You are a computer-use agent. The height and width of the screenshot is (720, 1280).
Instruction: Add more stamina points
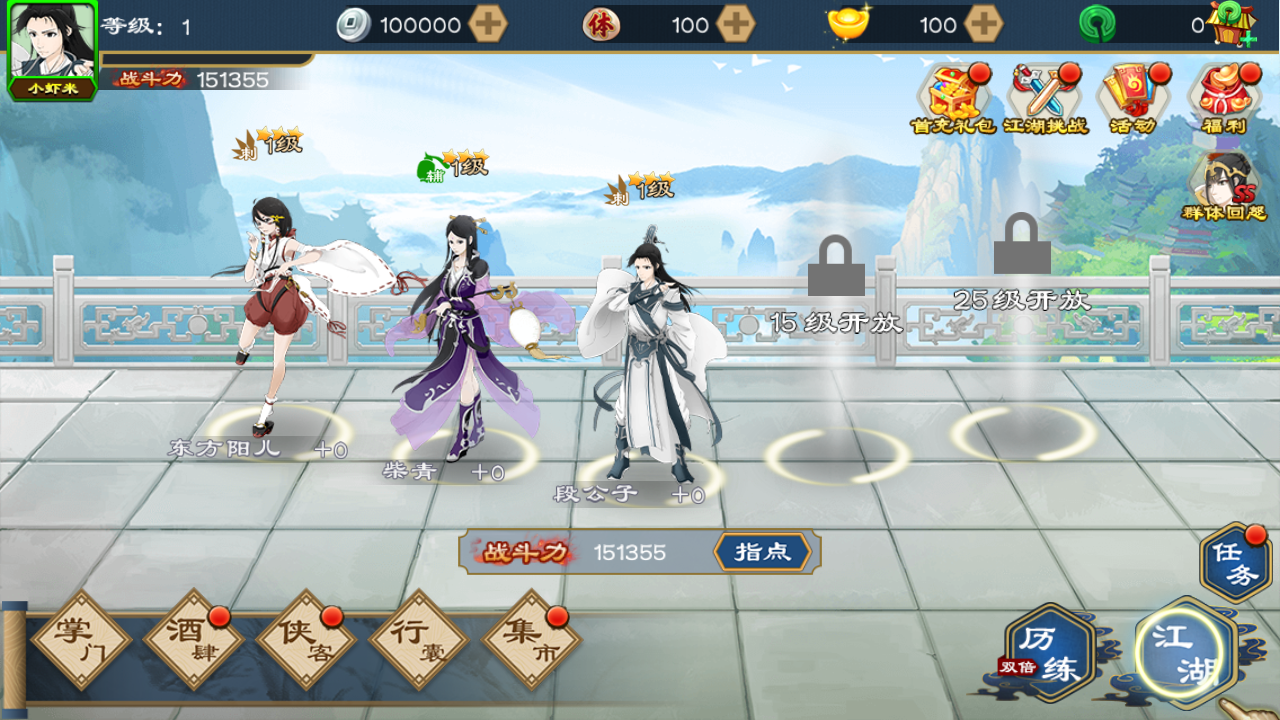tap(736, 25)
